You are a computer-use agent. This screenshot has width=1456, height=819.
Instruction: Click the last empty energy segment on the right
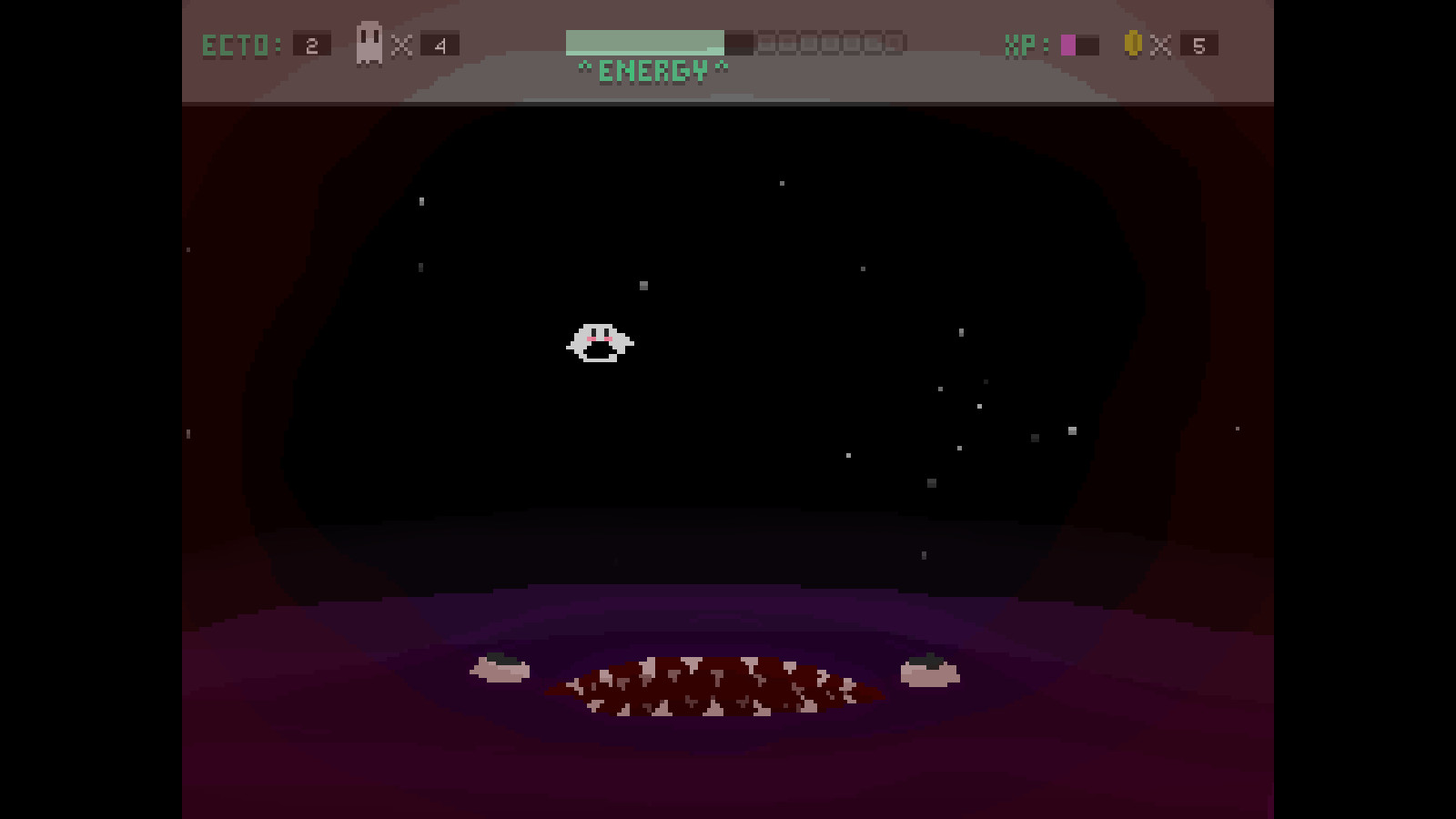(892, 42)
